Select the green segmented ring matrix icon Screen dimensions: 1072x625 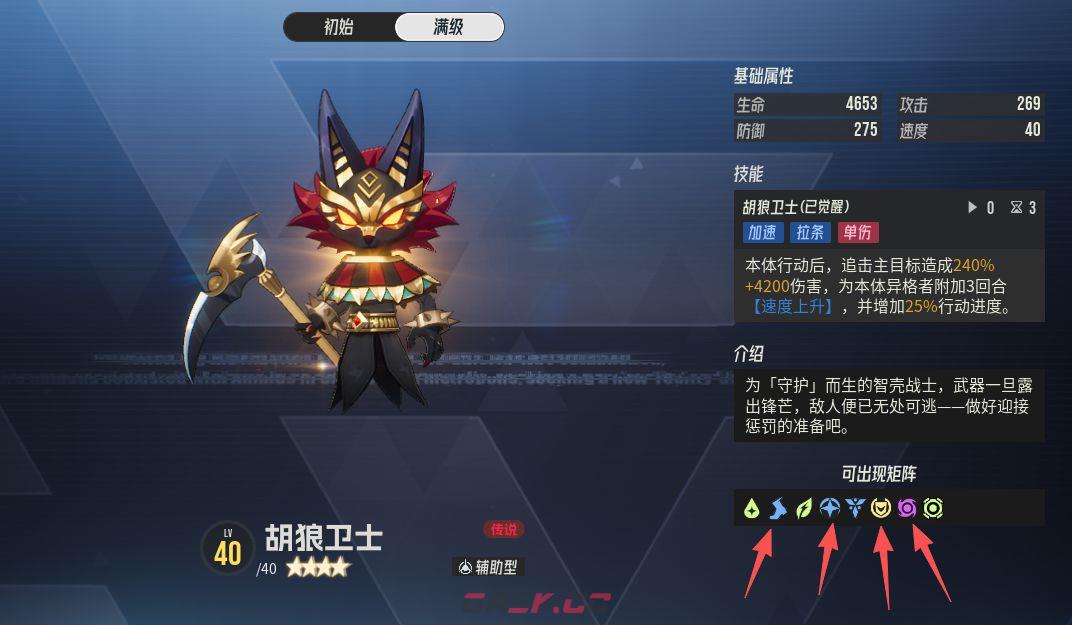click(933, 509)
